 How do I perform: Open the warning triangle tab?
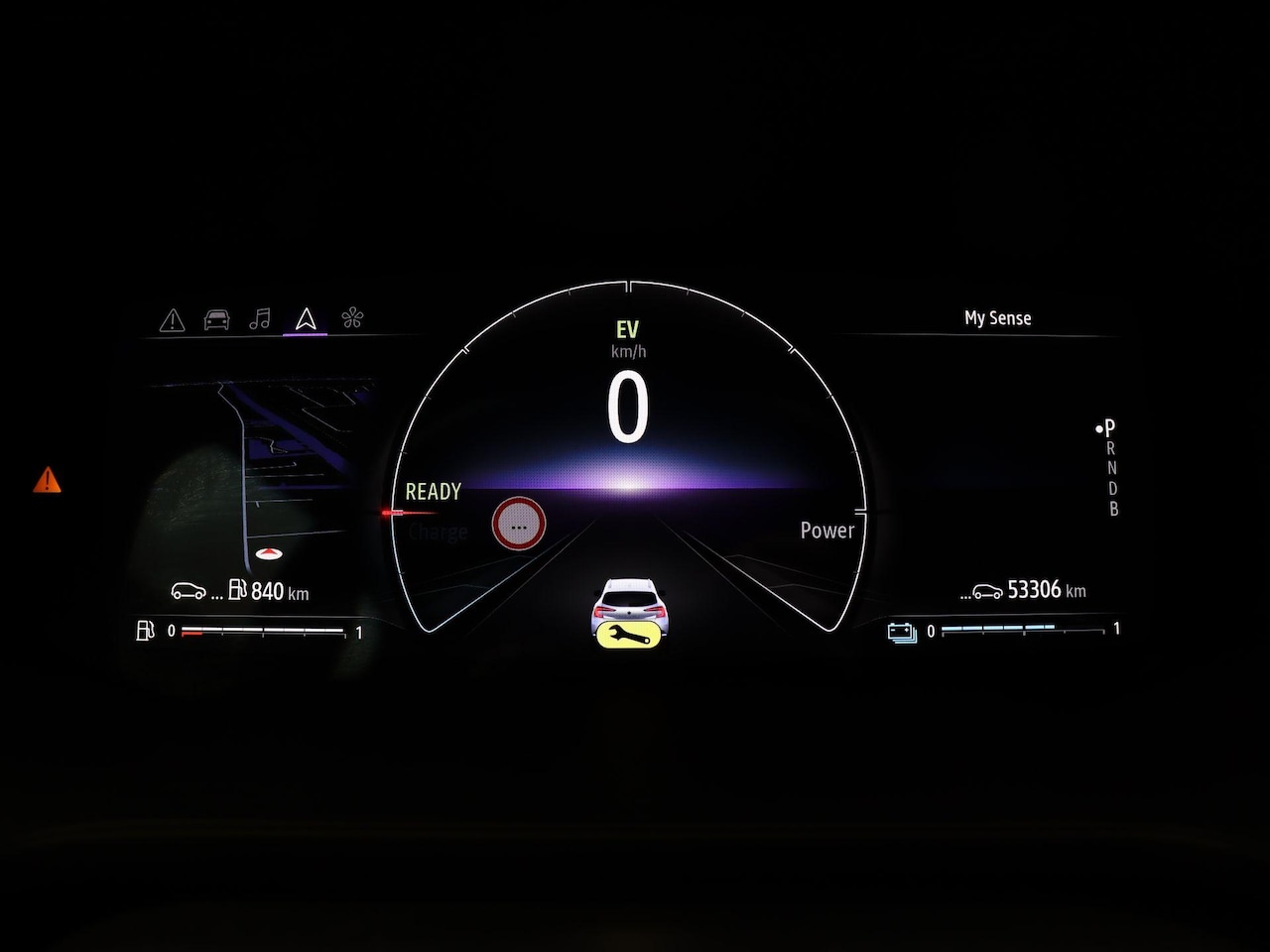173,320
